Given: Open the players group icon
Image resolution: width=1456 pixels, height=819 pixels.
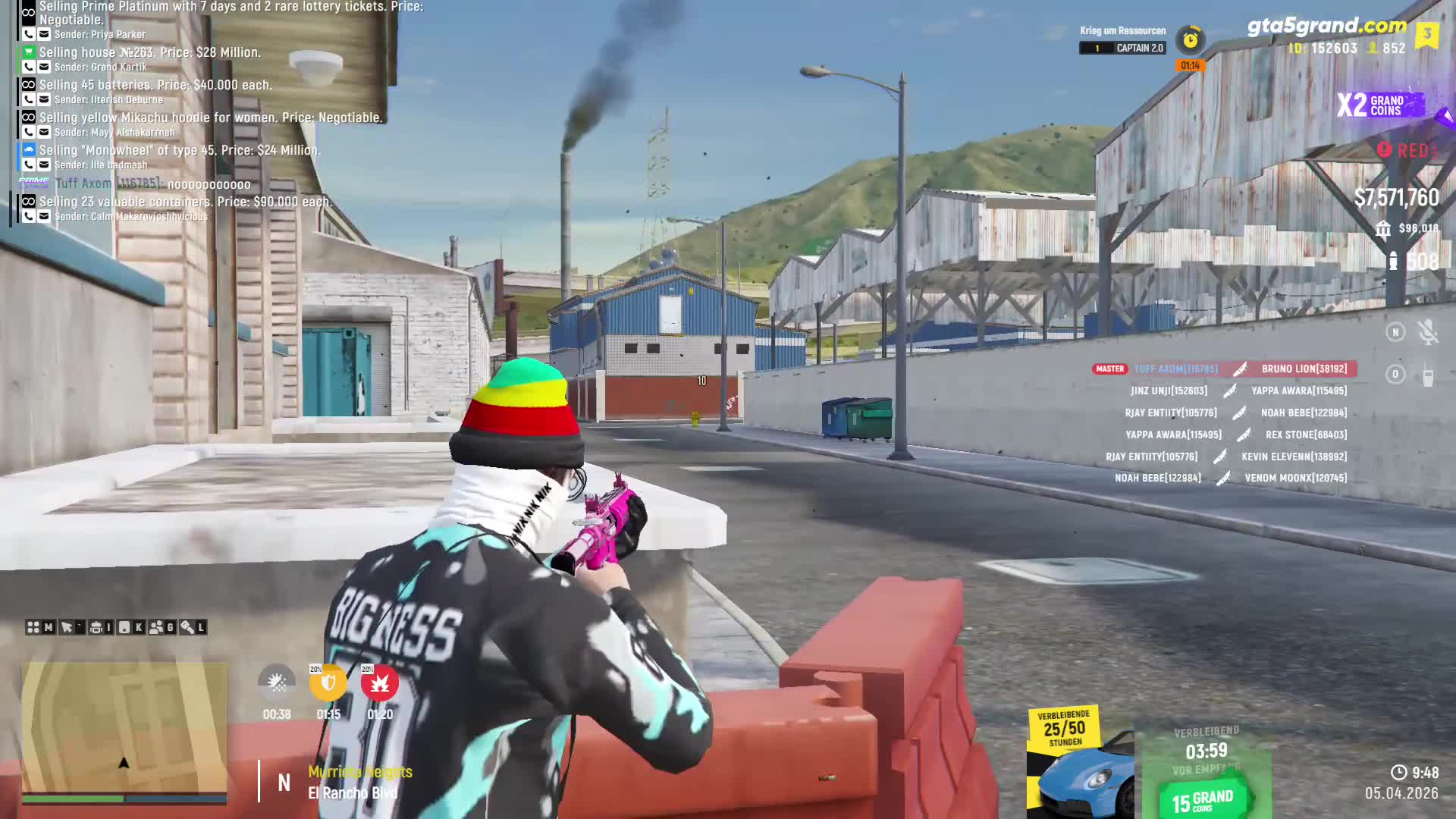Looking at the screenshot, I should pyautogui.click(x=157, y=627).
